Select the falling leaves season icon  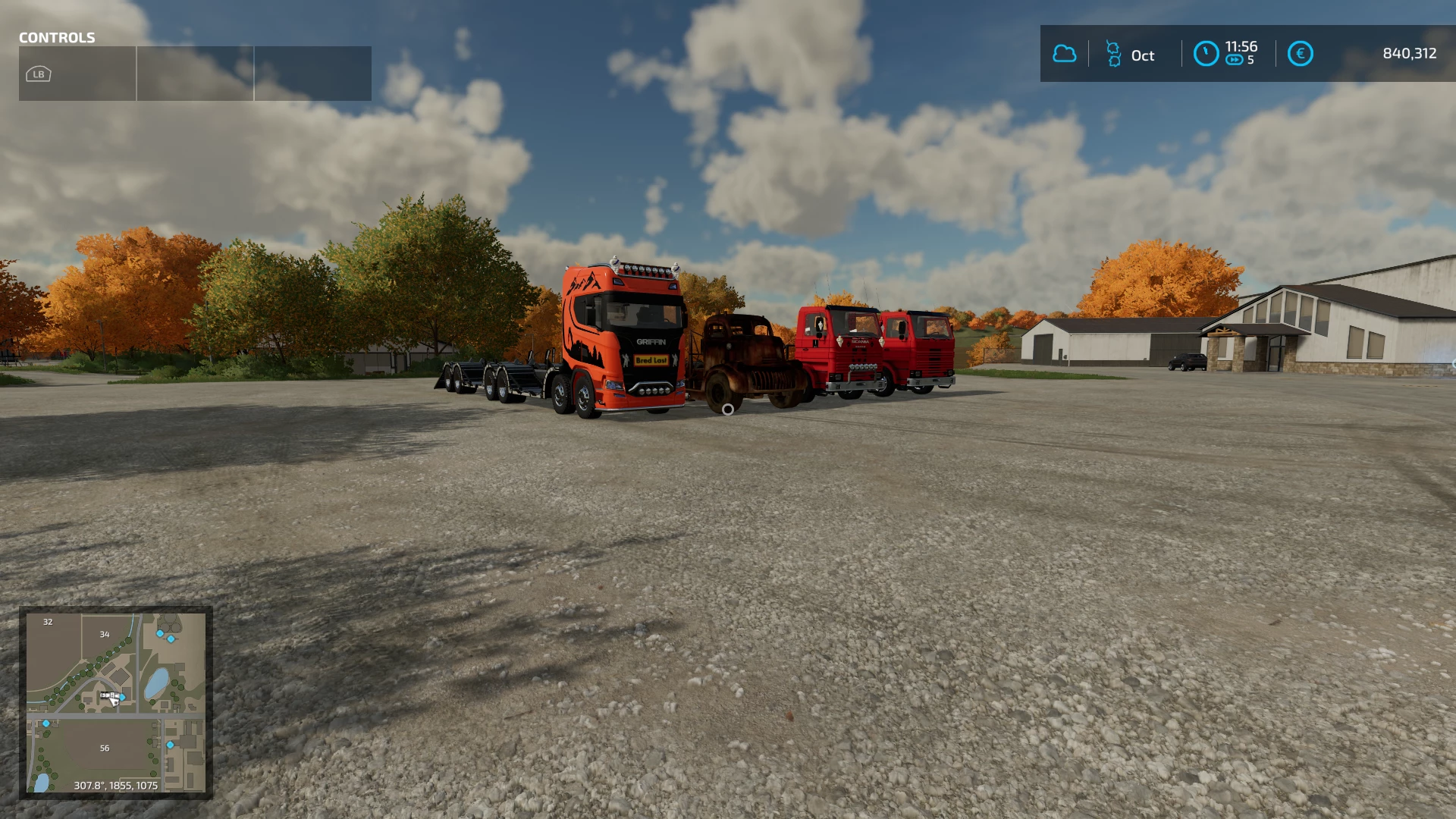[1113, 54]
